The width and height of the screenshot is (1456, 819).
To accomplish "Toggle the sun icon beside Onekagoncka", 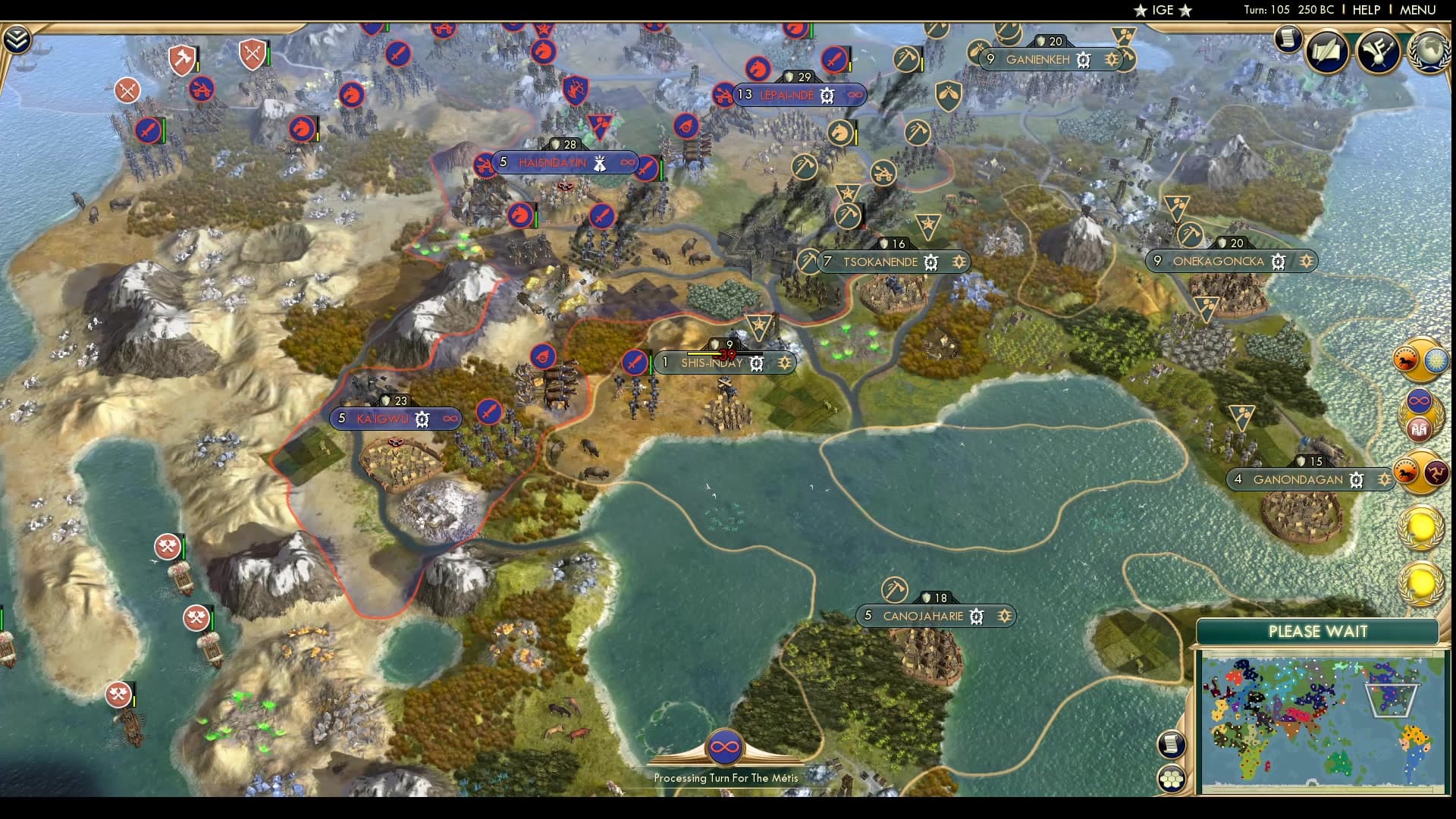I will point(1307,261).
